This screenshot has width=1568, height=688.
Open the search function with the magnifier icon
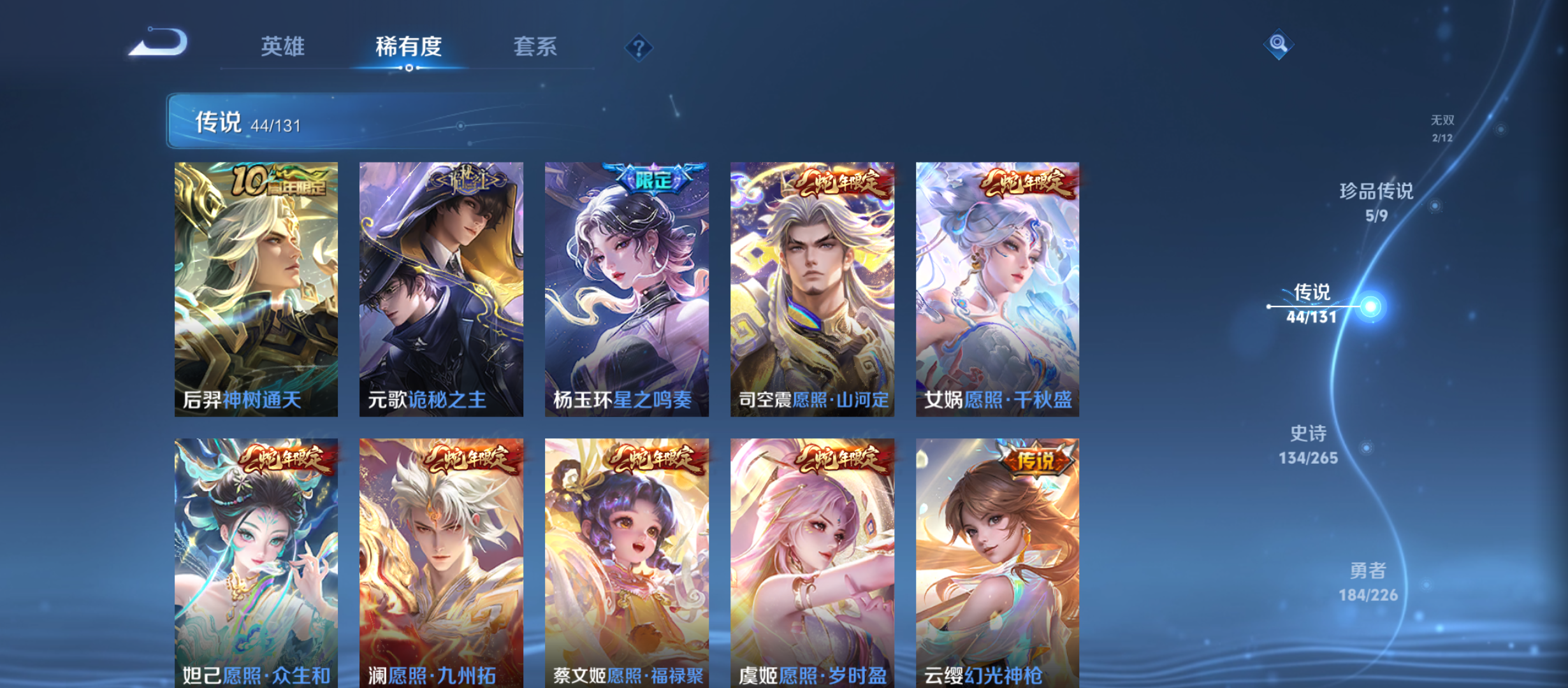[x=1279, y=43]
